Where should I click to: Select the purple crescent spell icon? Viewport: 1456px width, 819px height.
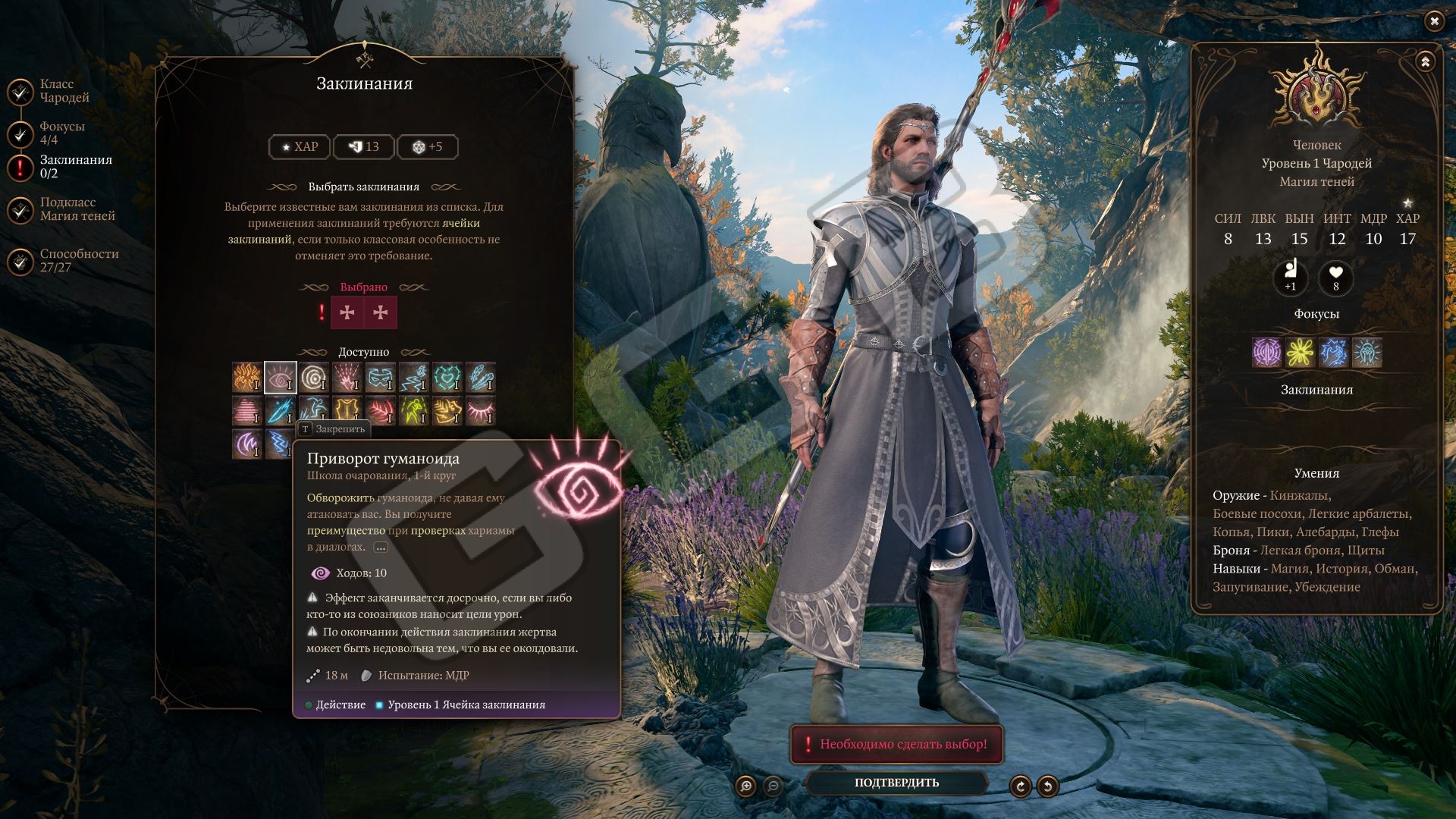click(x=246, y=444)
